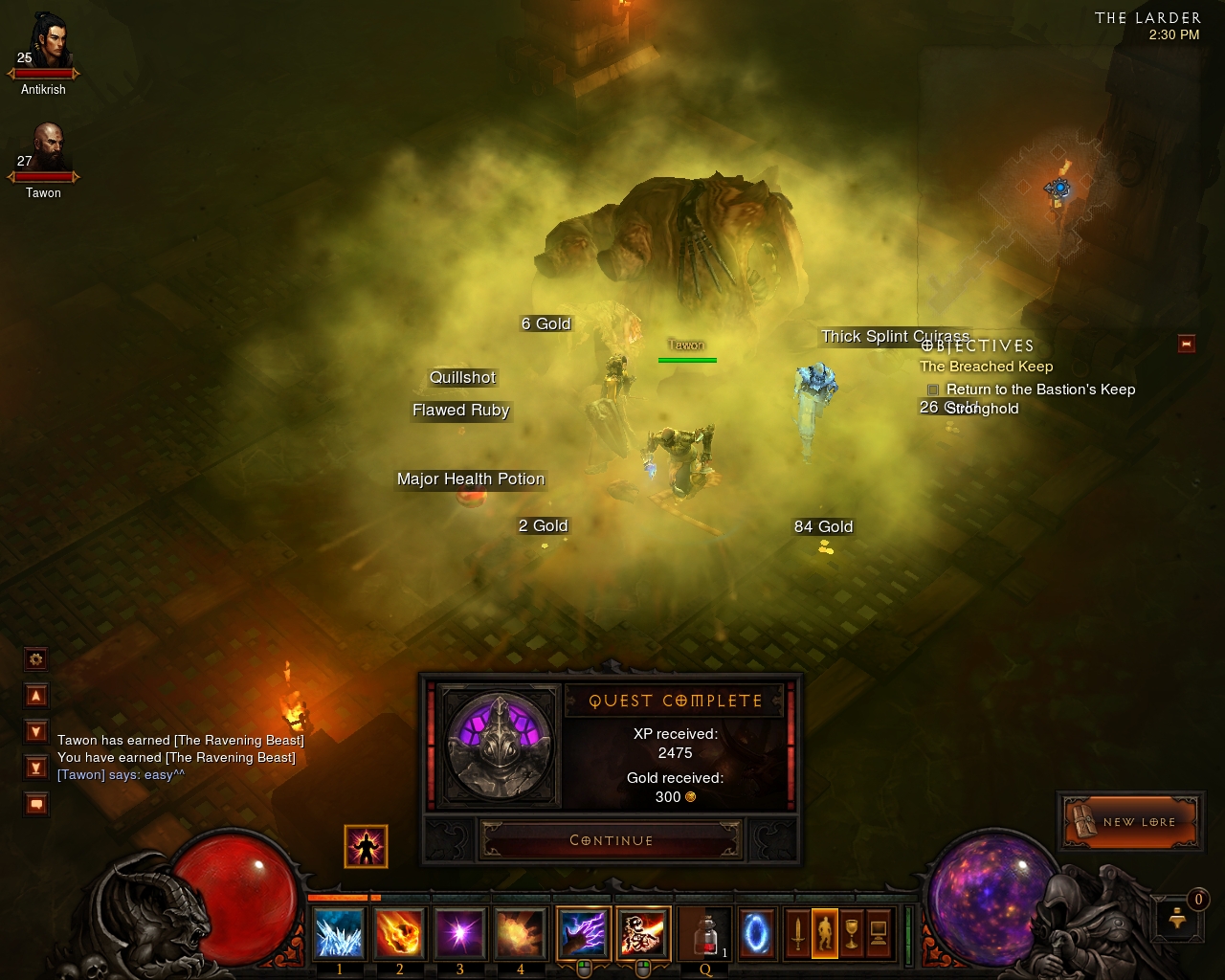Open chat settings with the gear icon
The height and width of the screenshot is (980, 1225).
[36, 658]
